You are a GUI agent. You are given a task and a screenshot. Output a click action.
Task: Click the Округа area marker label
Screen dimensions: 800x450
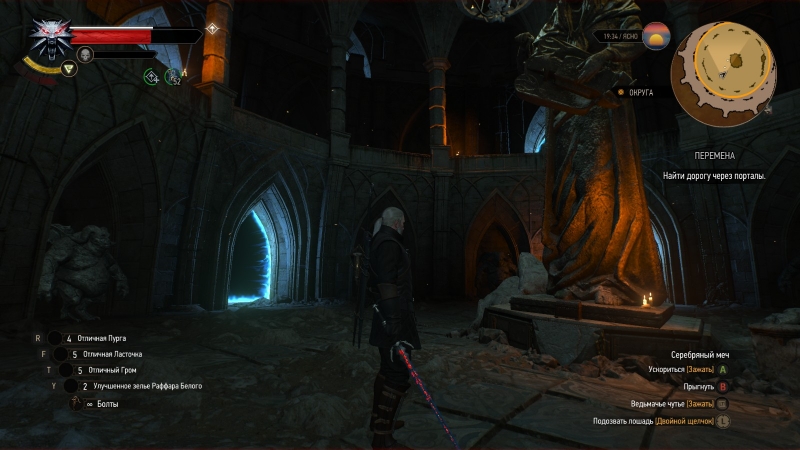pos(640,93)
